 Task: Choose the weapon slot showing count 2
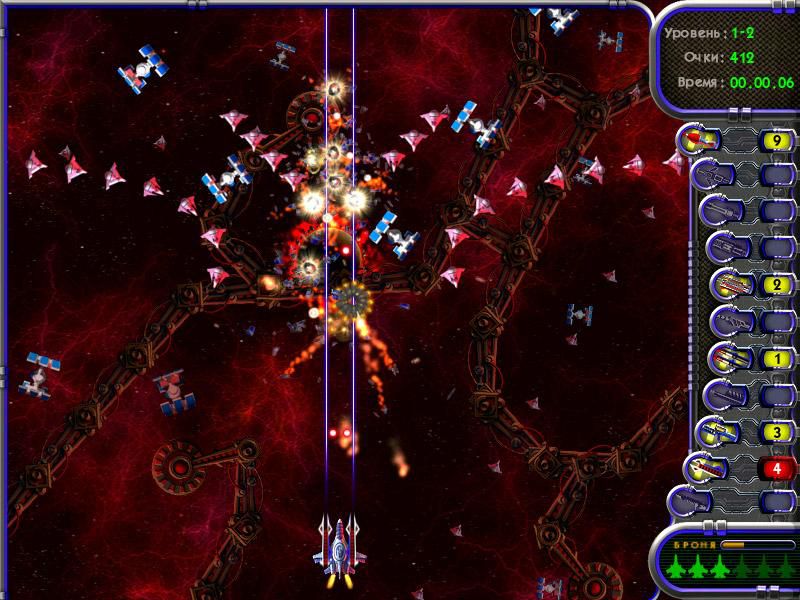point(728,285)
